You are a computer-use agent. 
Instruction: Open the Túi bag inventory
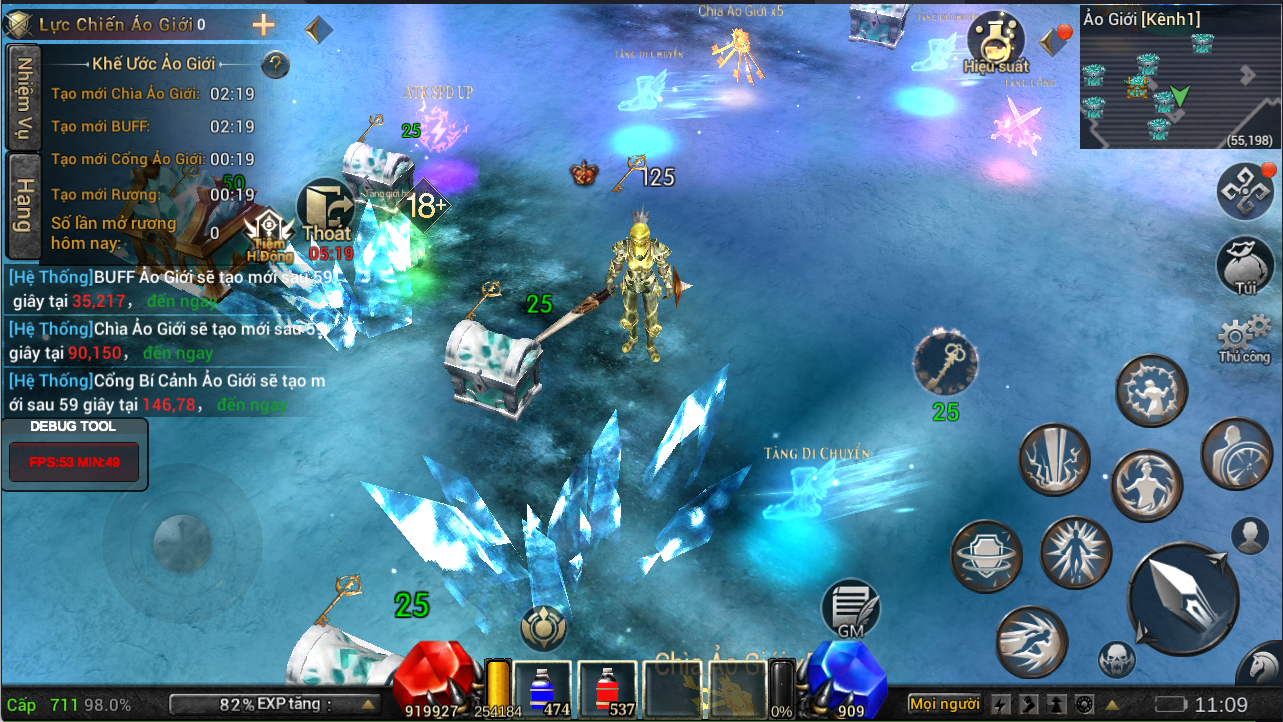coord(1244,268)
